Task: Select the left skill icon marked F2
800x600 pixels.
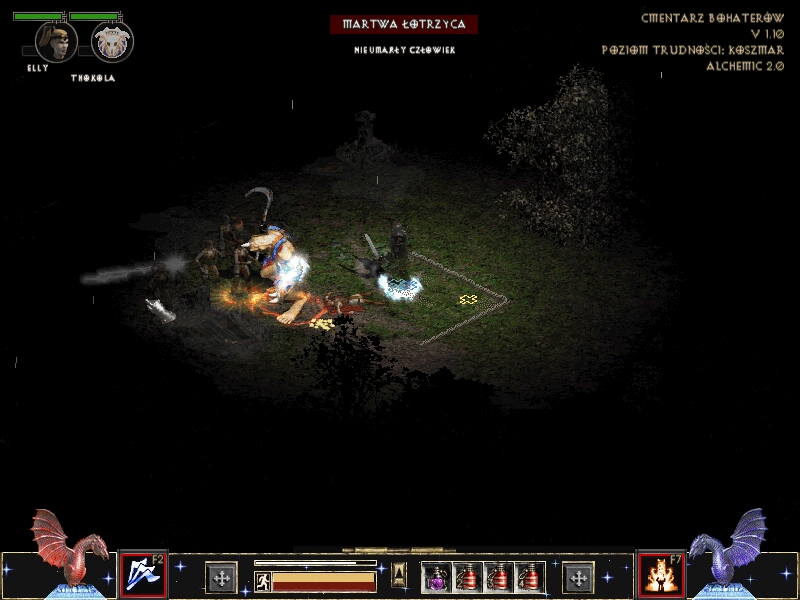Action: click(x=143, y=575)
